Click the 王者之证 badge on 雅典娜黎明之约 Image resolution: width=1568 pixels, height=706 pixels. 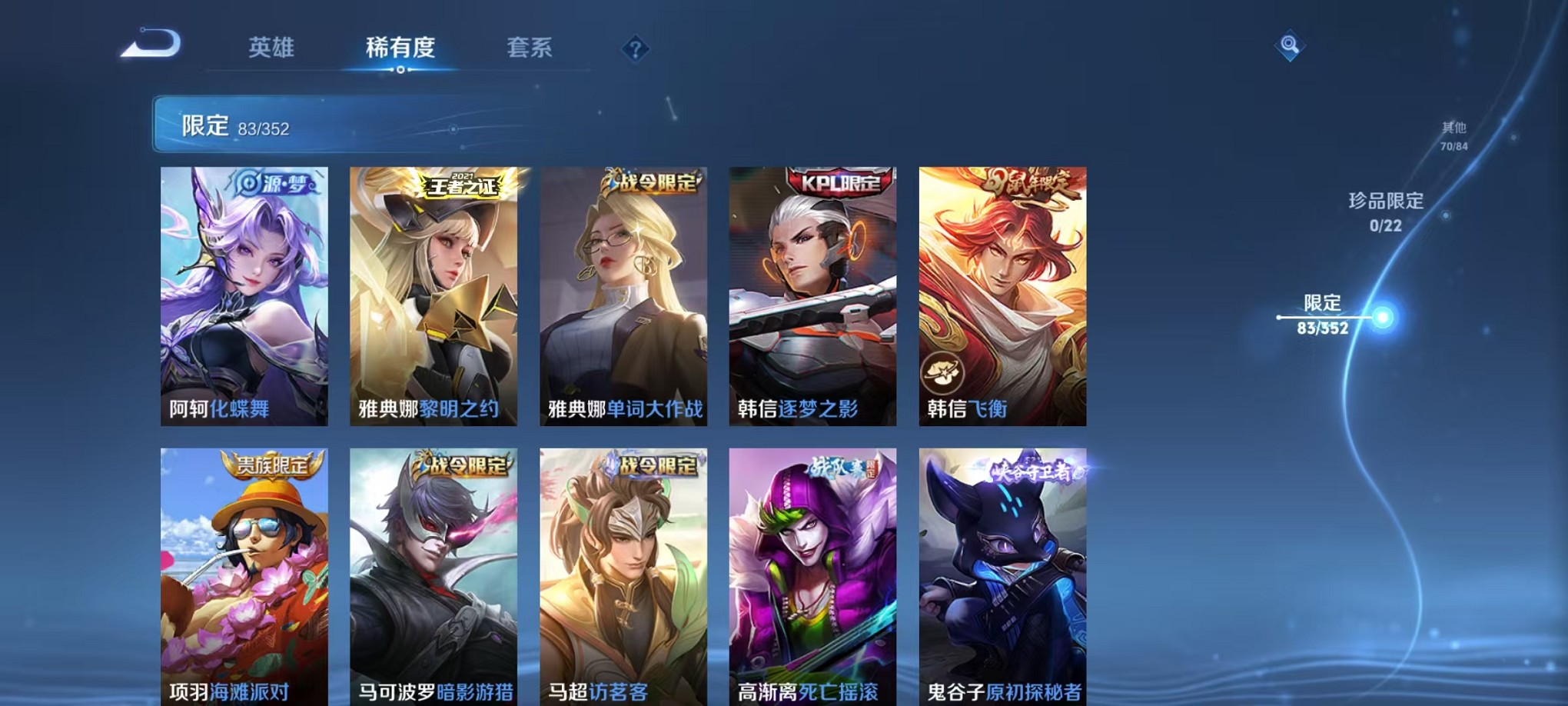pos(458,187)
